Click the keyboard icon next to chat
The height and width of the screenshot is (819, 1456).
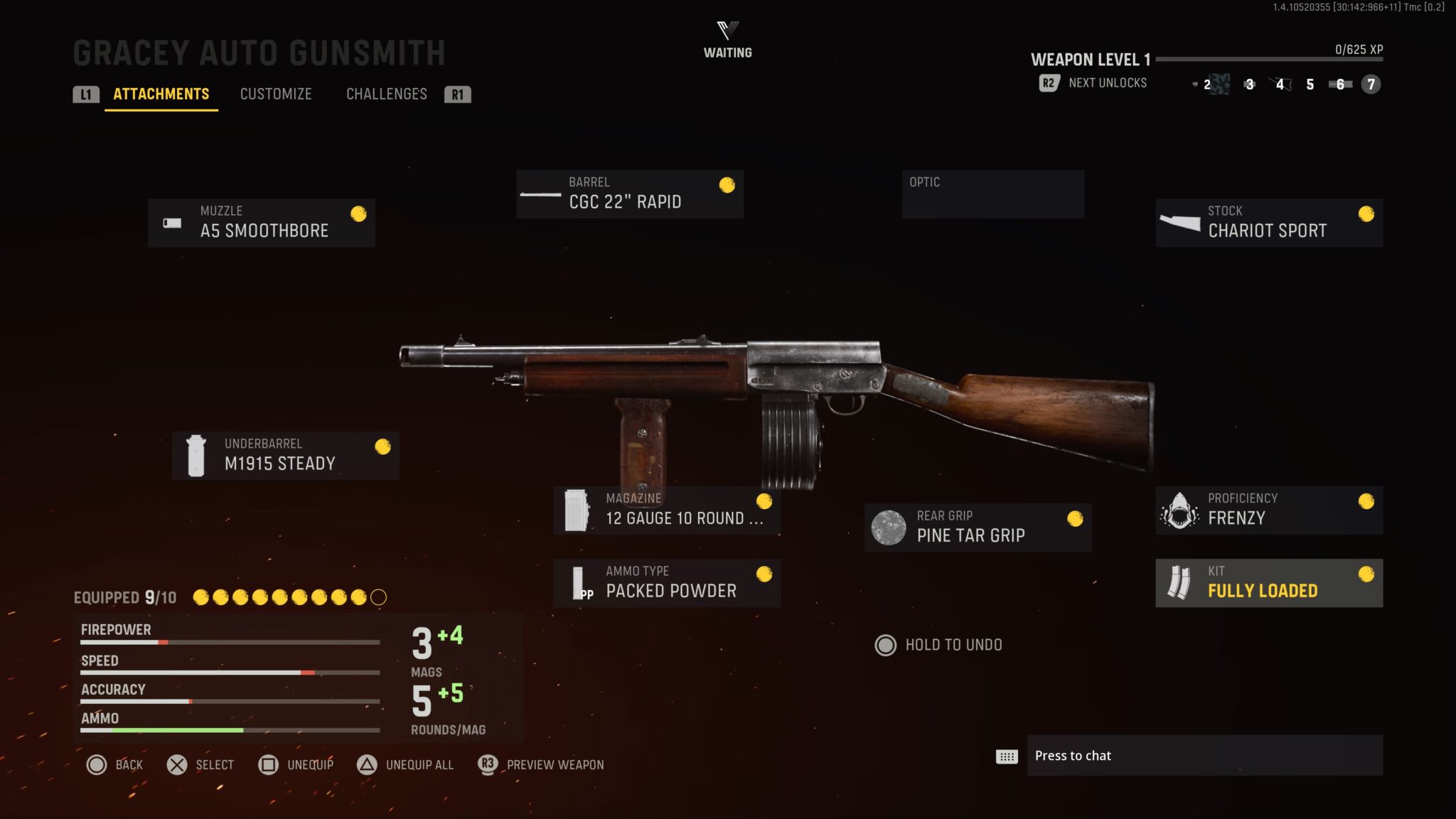click(x=1007, y=756)
